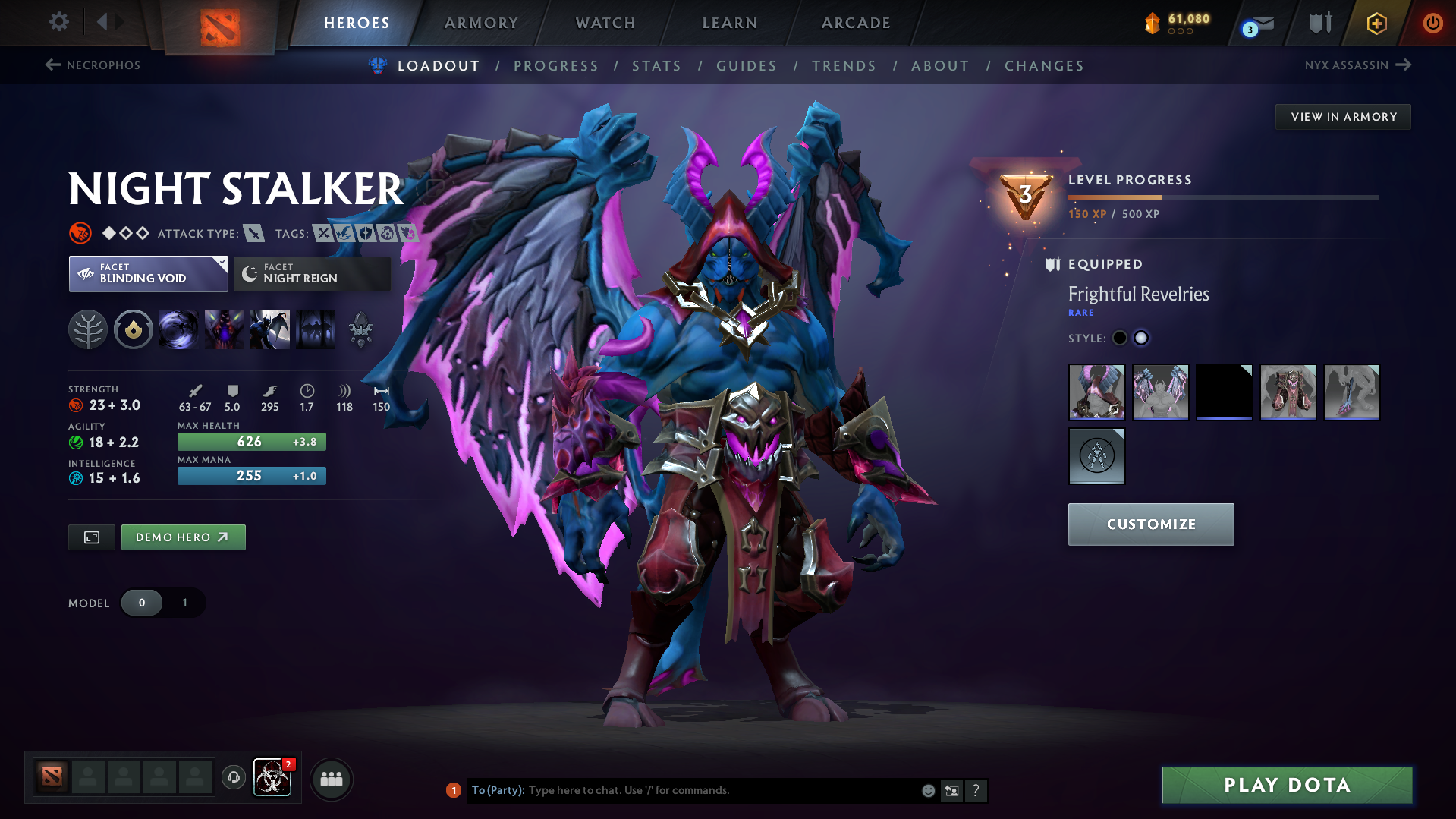This screenshot has width=1456, height=819.
Task: Select the Void ability icon
Action: pos(179,329)
